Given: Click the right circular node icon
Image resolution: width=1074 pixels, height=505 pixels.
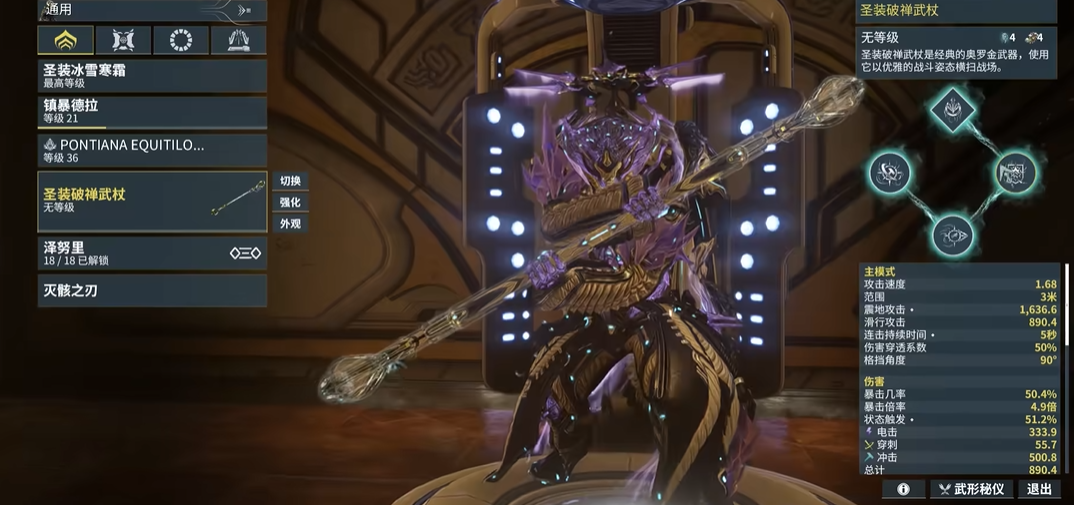Looking at the screenshot, I should coord(1014,173).
